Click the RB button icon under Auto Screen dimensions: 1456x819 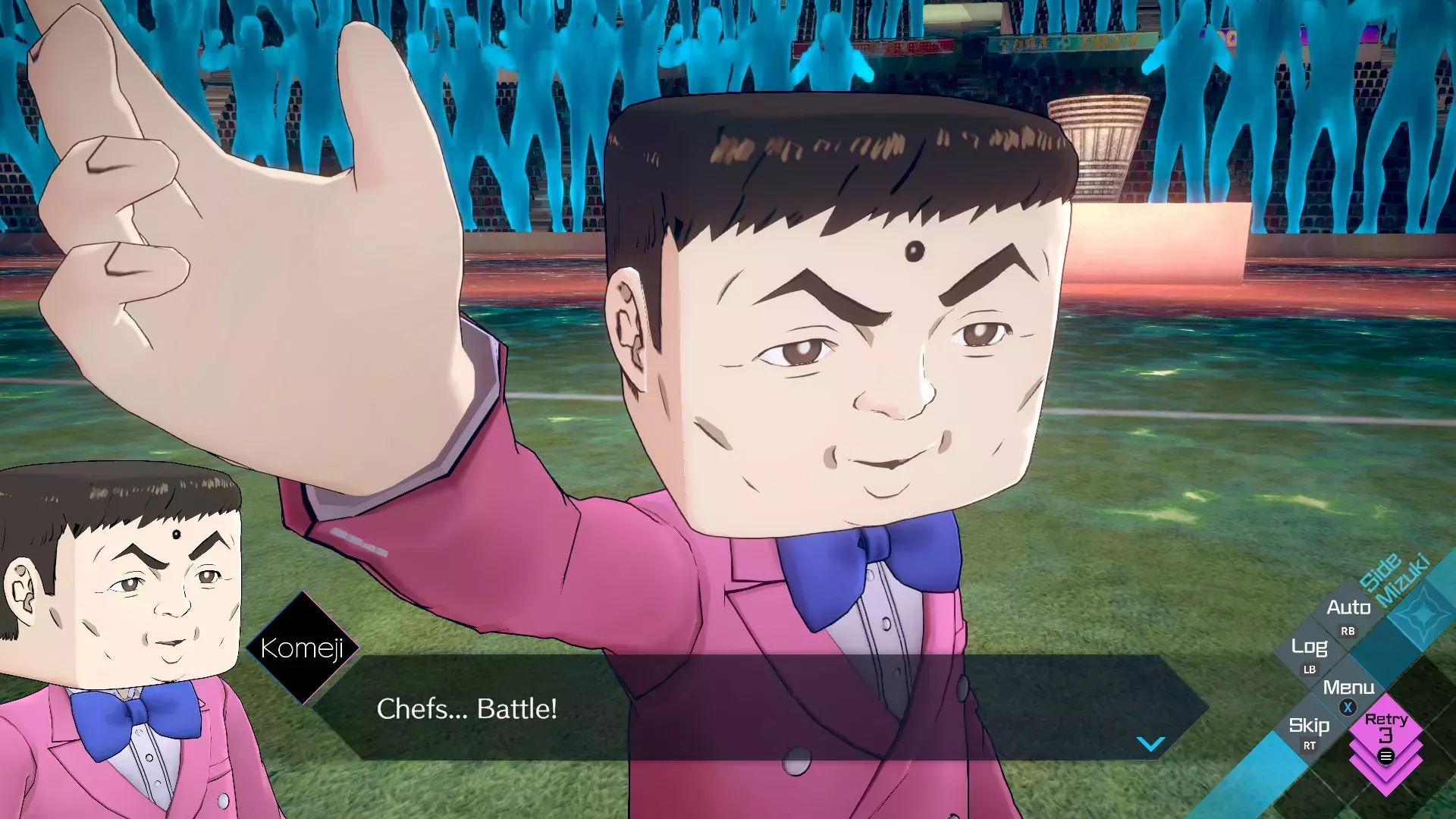pos(1348,631)
